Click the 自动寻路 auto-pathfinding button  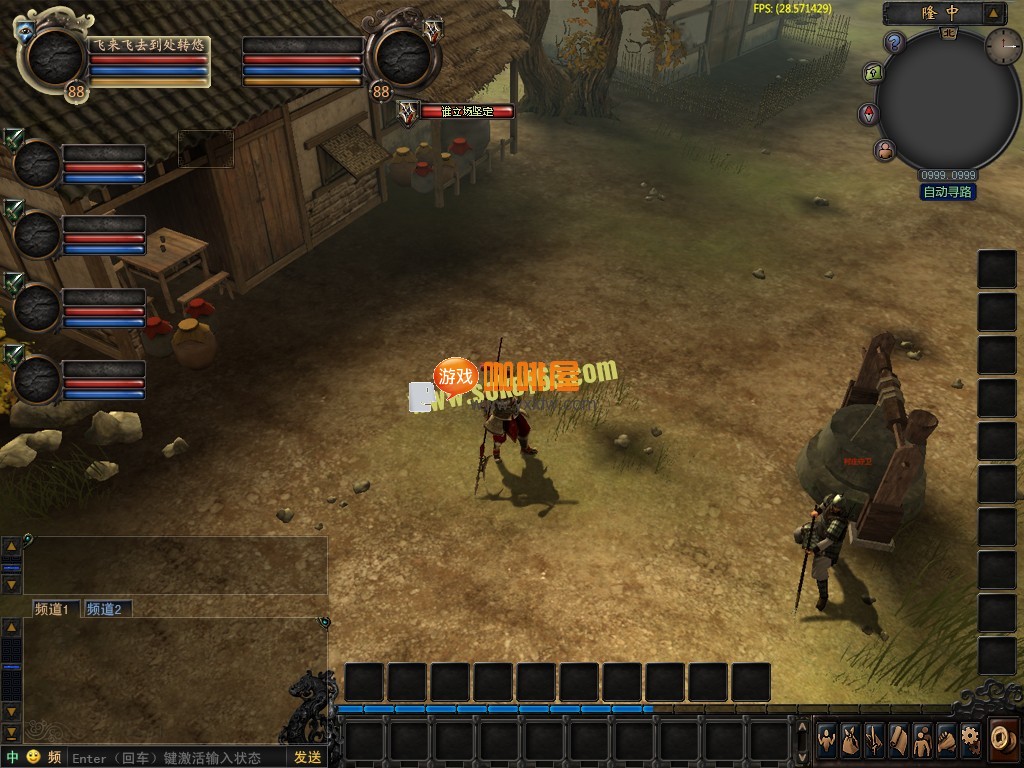coord(948,192)
